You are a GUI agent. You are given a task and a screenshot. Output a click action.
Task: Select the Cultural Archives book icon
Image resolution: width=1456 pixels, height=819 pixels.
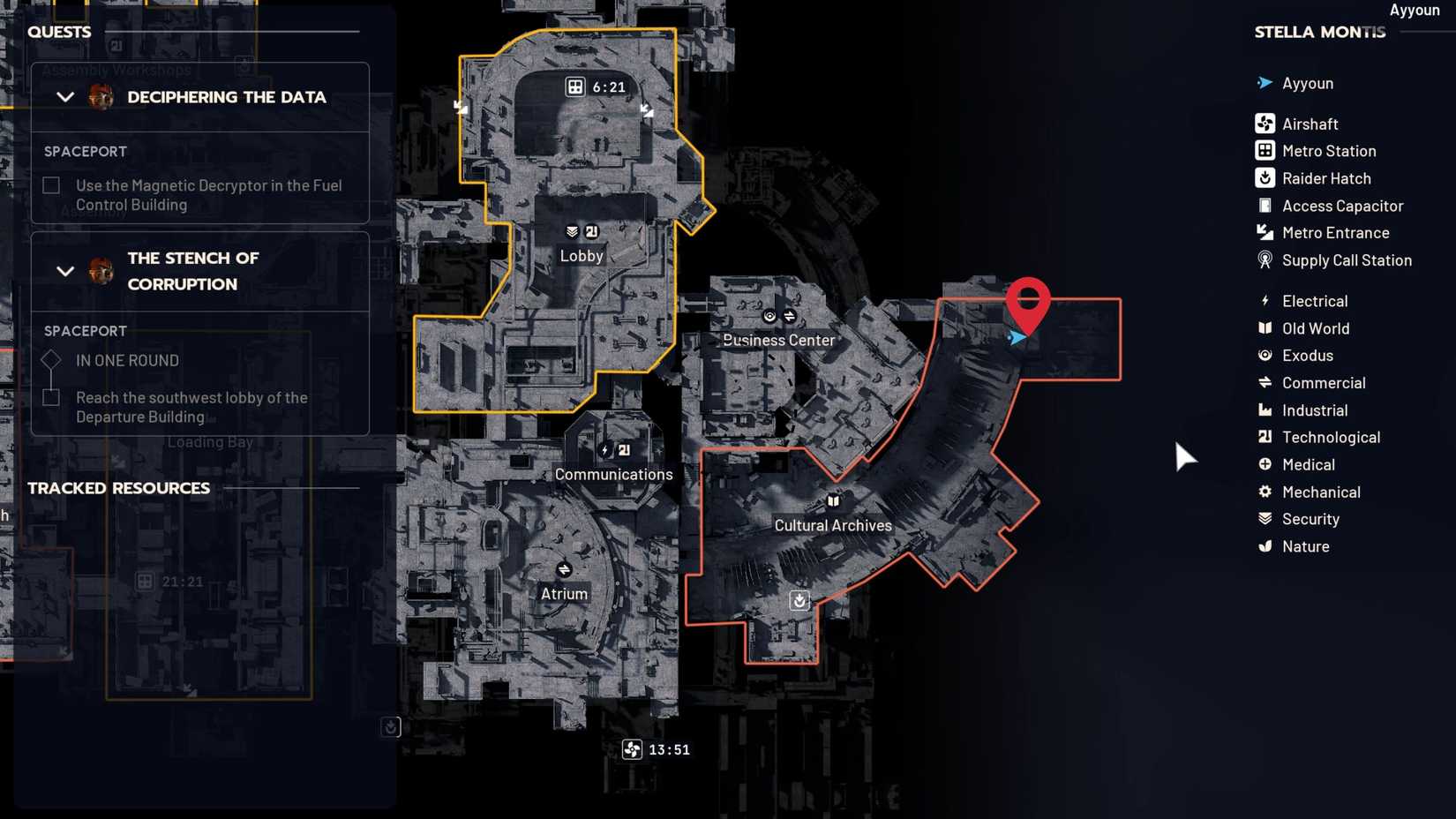coord(833,500)
